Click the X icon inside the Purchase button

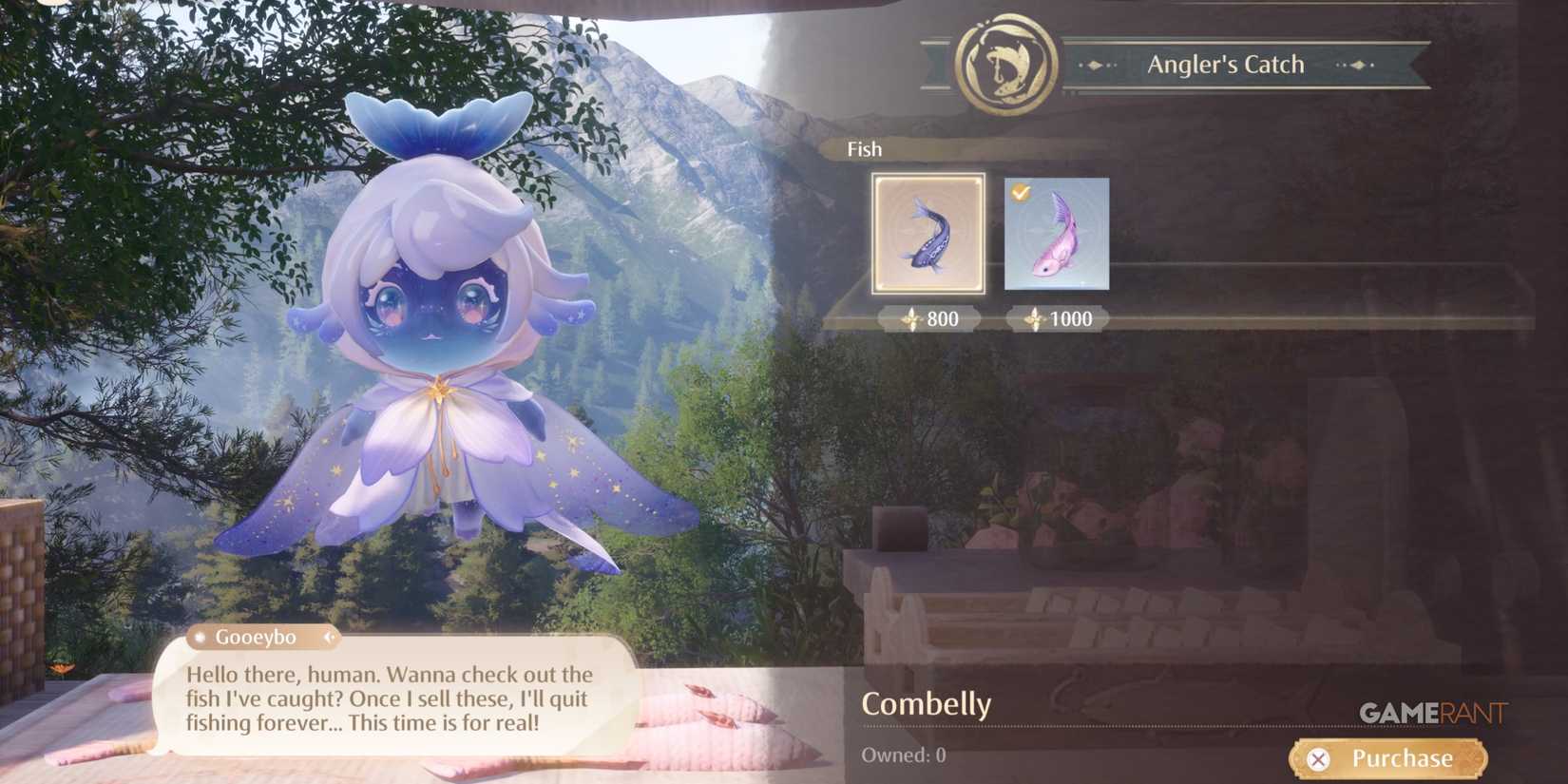point(1319,758)
